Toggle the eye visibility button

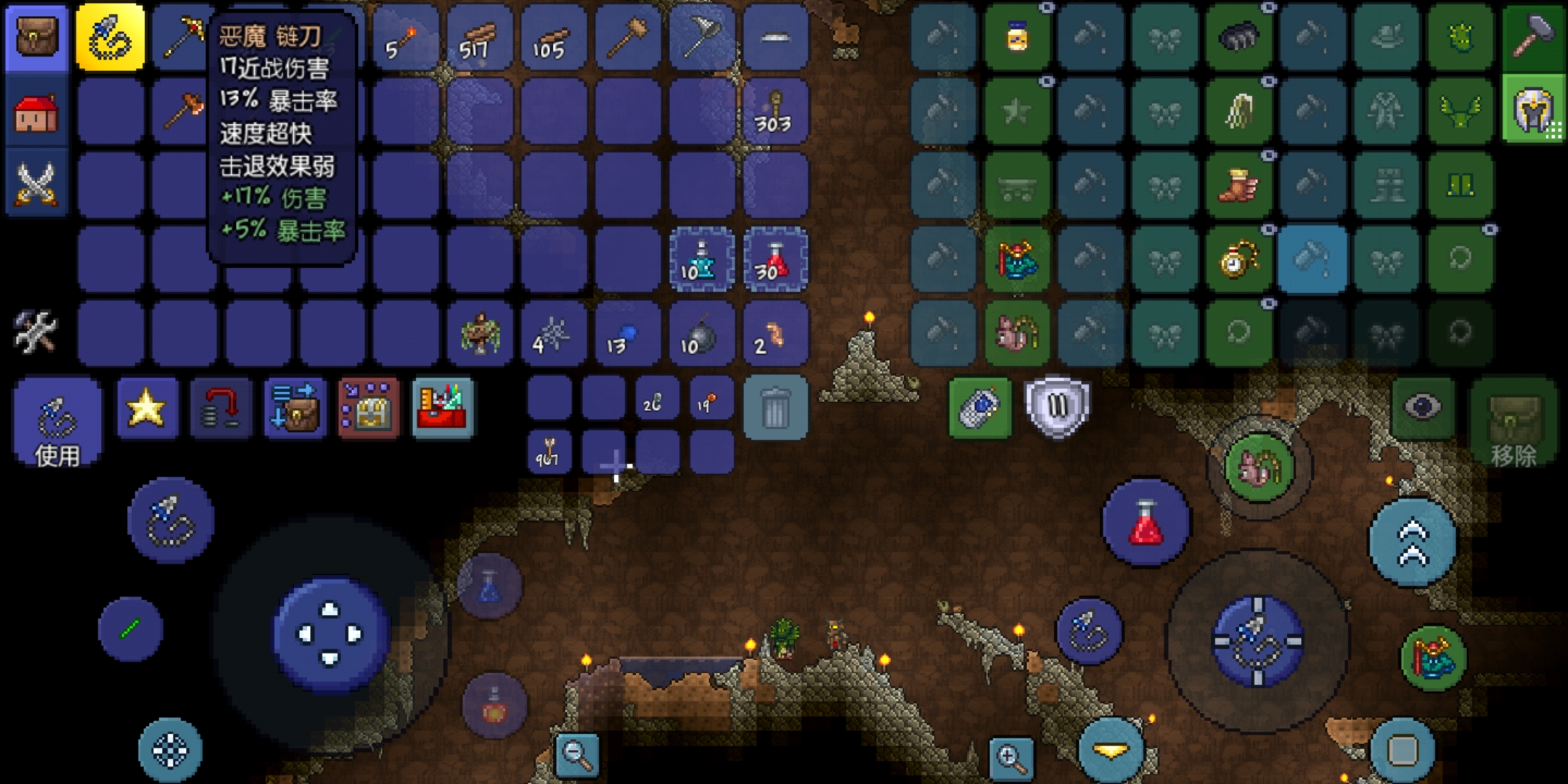pyautogui.click(x=1421, y=407)
